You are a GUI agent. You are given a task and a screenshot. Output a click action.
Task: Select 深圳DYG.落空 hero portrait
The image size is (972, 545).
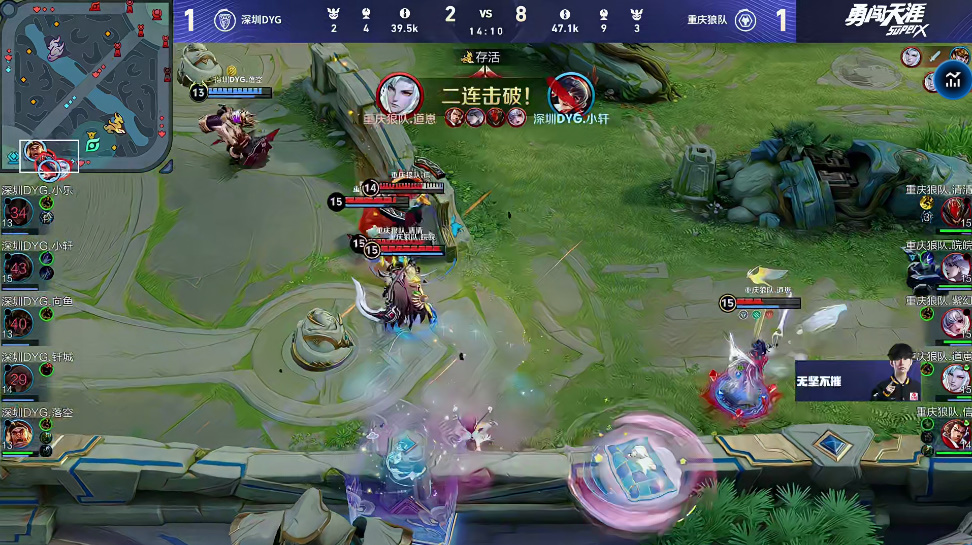[x=17, y=435]
